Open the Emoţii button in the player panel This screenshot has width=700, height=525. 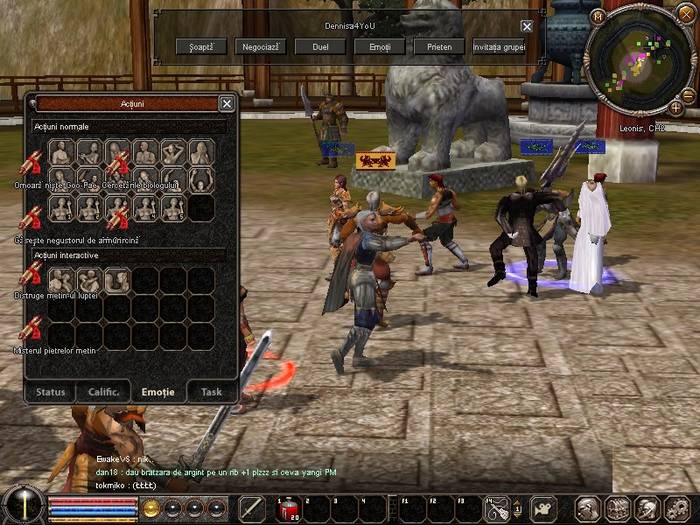(x=380, y=46)
